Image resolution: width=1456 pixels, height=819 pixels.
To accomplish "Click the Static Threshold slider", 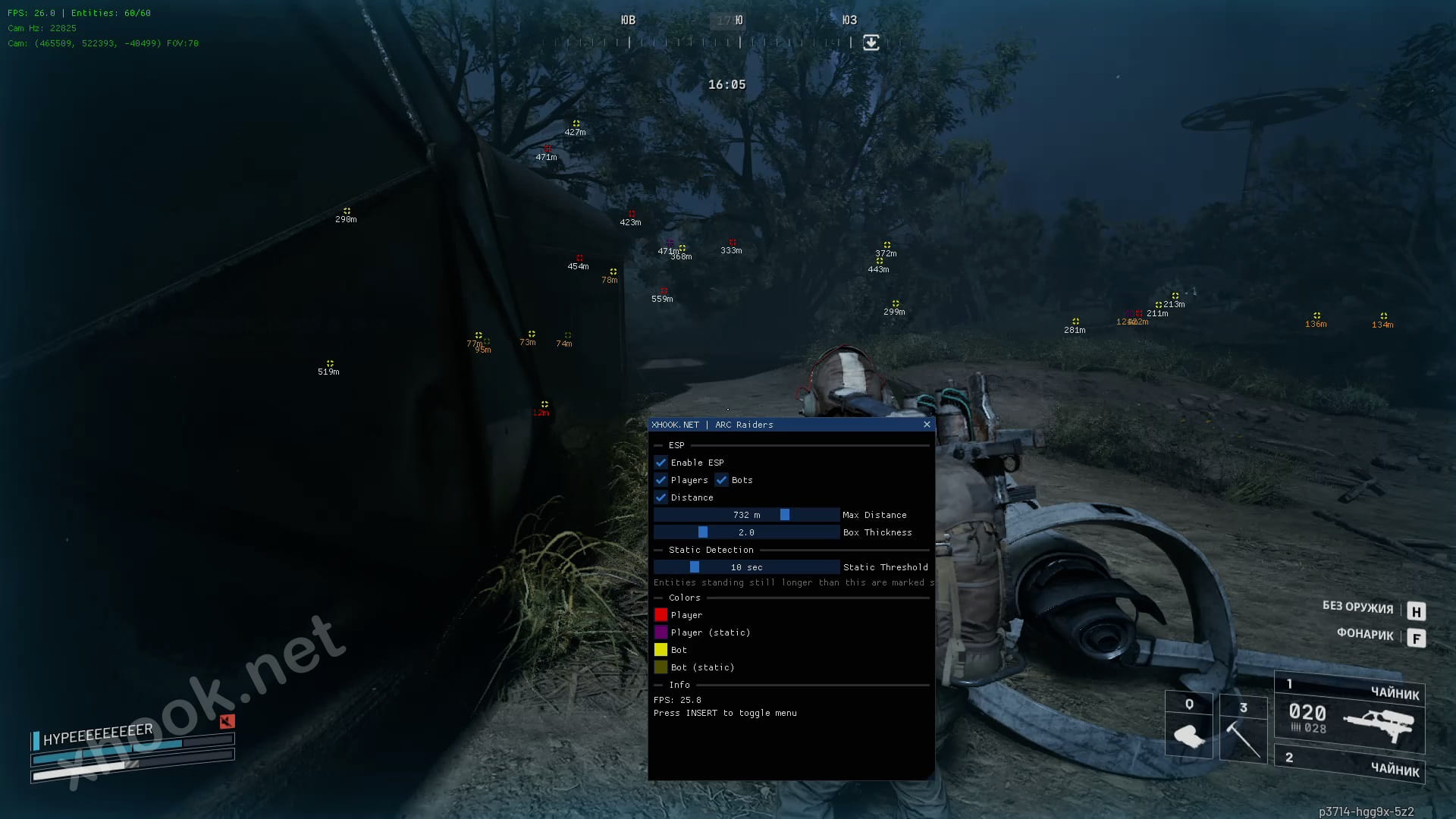I will (x=746, y=567).
